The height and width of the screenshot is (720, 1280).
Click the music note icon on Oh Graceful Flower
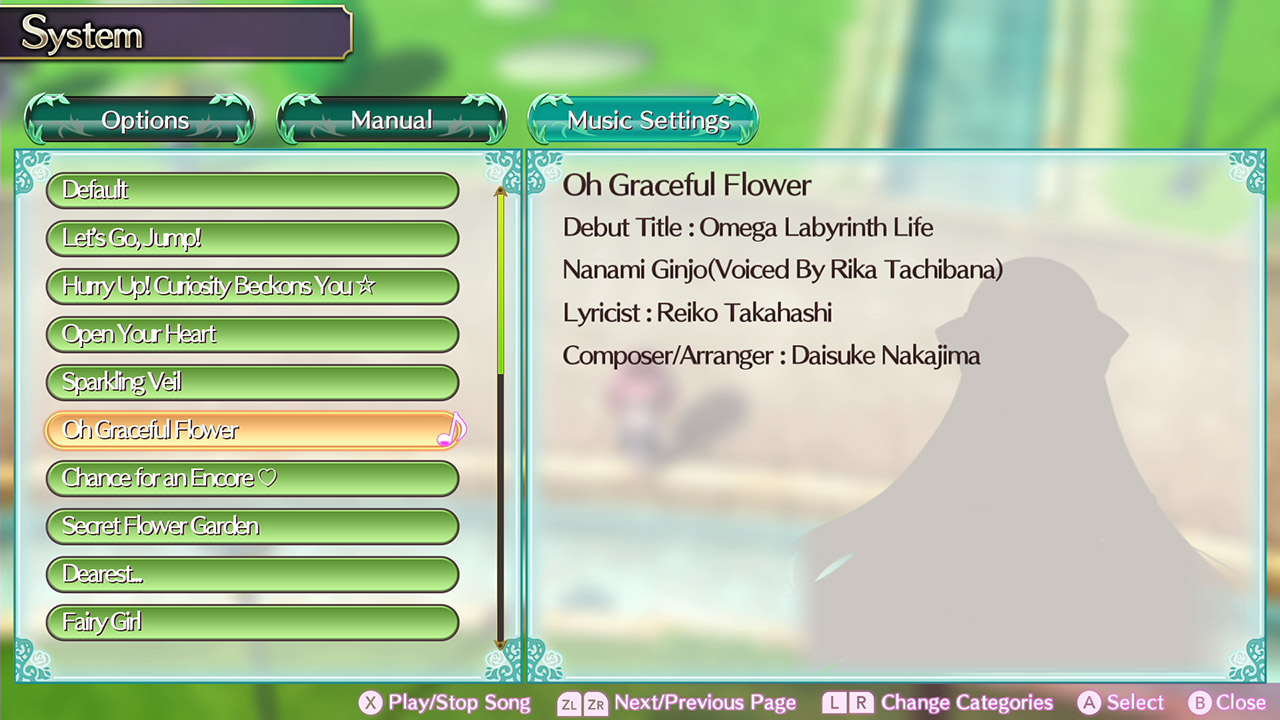pos(452,431)
